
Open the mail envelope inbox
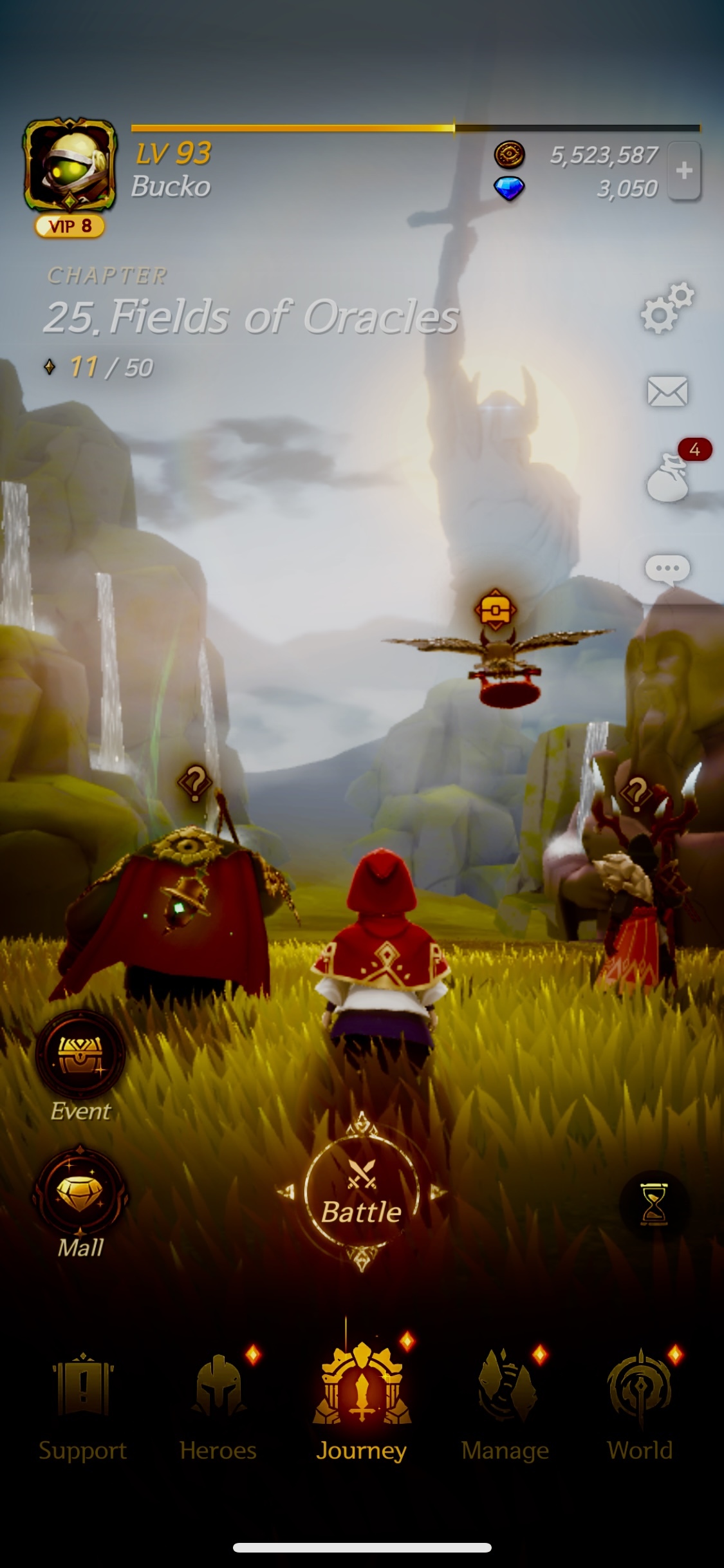(x=667, y=391)
